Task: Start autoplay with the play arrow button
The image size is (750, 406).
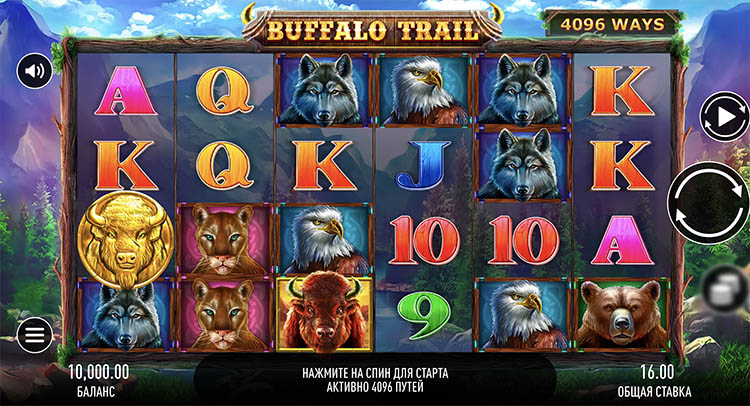Action: click(x=722, y=118)
